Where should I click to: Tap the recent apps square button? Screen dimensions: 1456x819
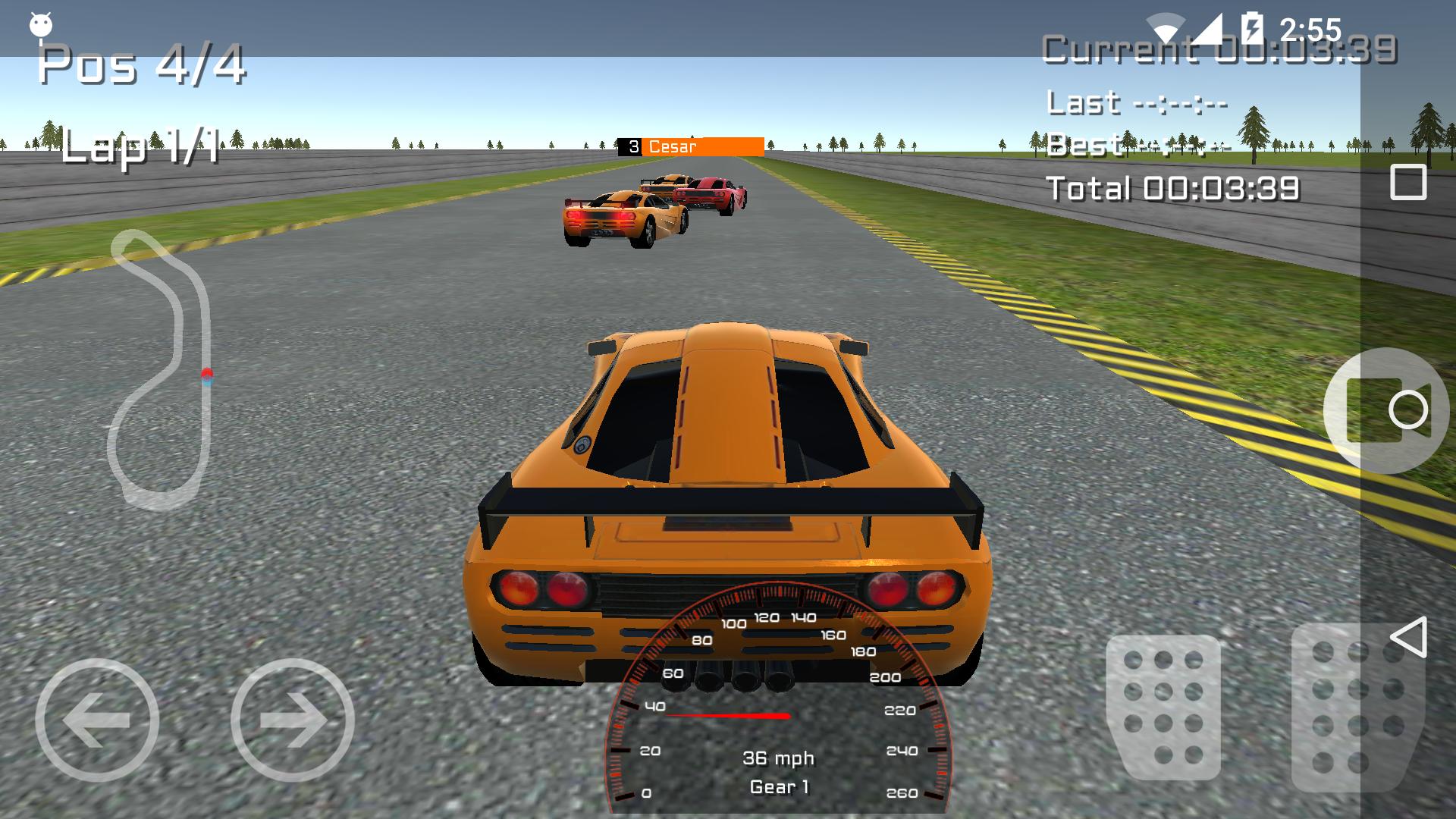pyautogui.click(x=1407, y=180)
